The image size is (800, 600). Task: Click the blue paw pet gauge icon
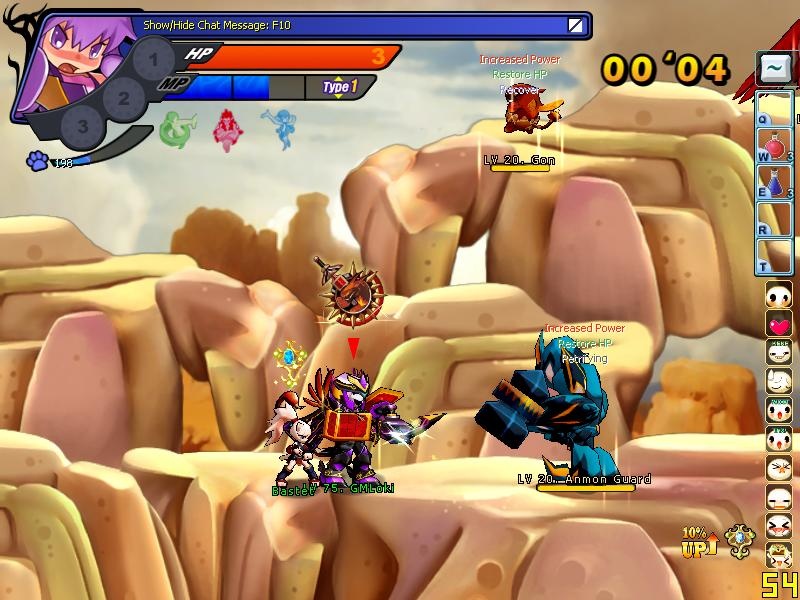coord(38,160)
